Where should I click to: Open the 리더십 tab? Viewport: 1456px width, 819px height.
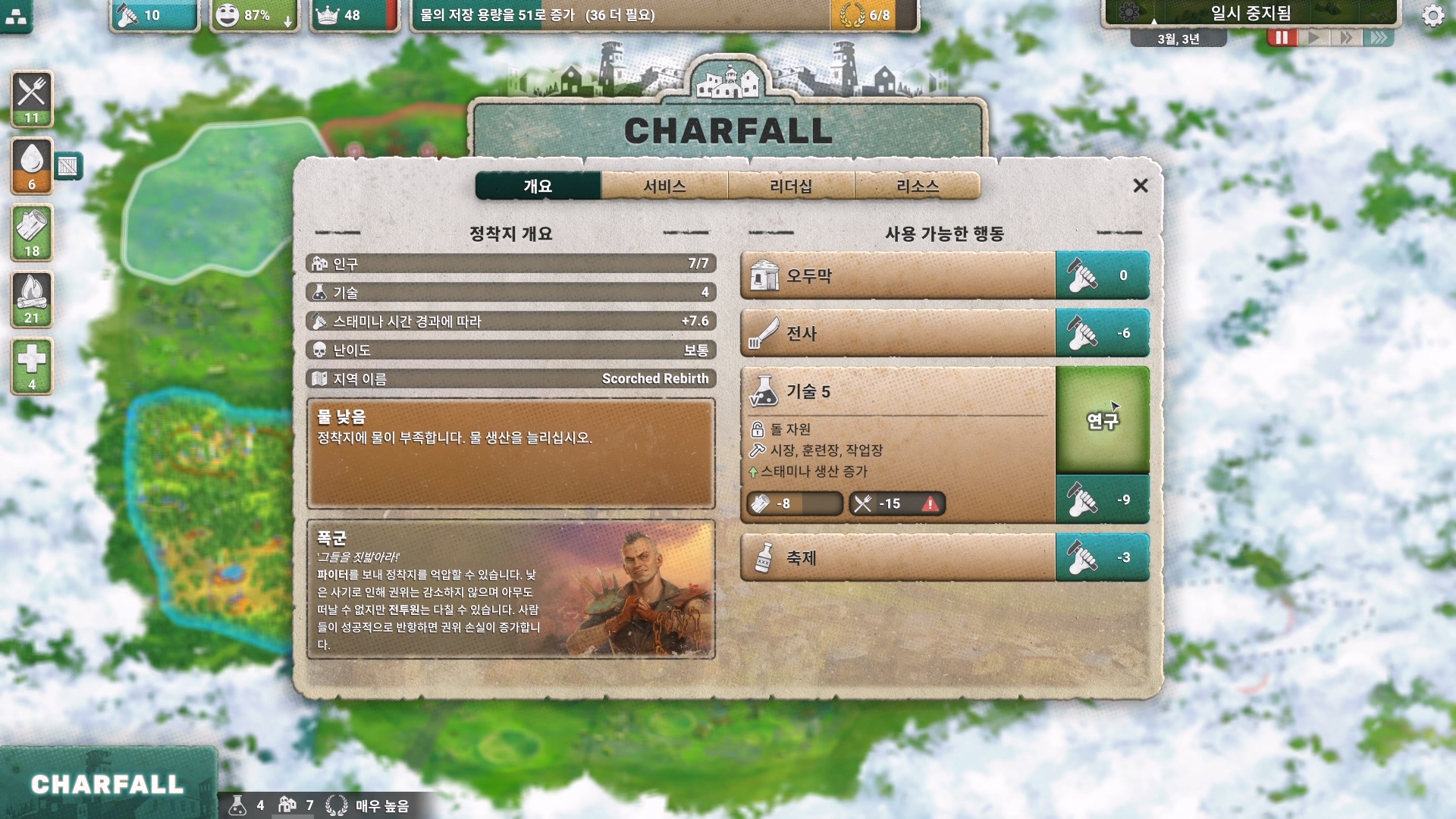[x=791, y=186]
